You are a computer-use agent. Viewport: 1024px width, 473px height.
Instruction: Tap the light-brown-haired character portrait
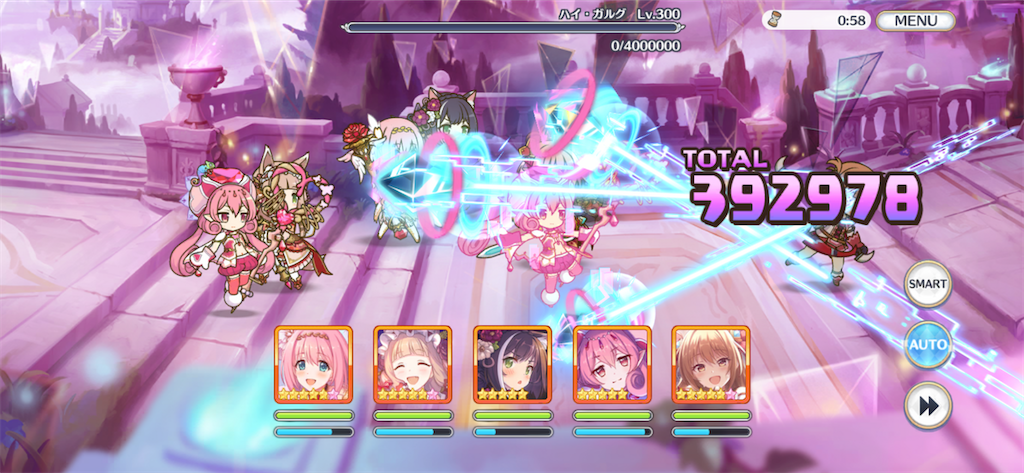pos(710,364)
